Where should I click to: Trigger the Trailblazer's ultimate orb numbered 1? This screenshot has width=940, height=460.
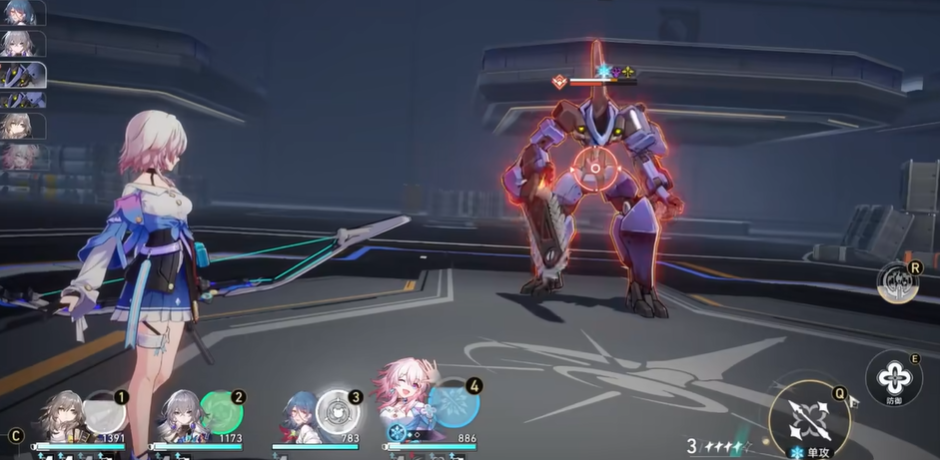point(105,410)
